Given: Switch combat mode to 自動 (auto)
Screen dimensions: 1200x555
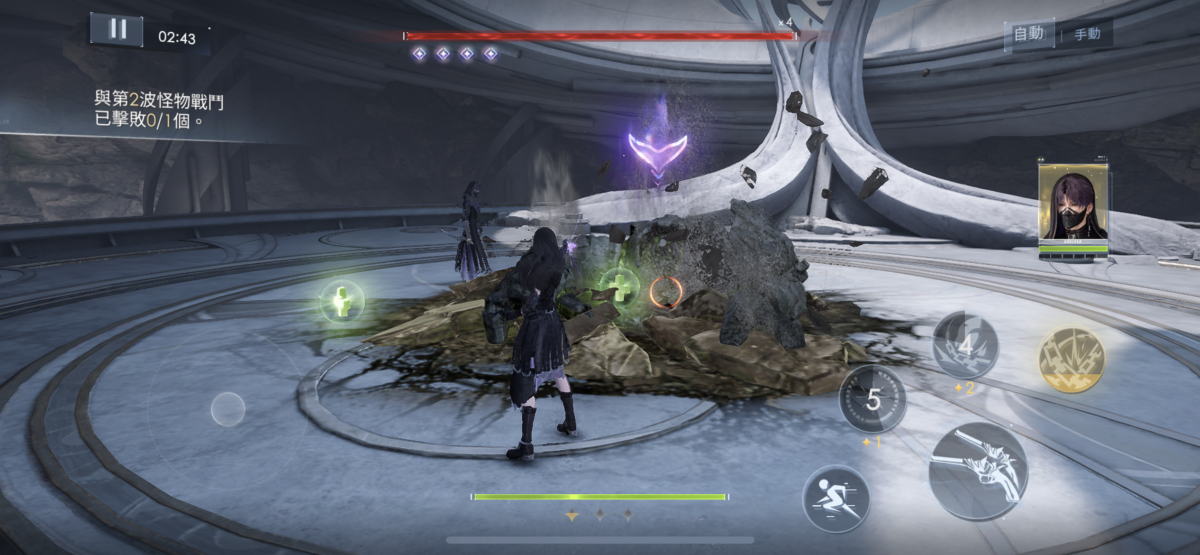Looking at the screenshot, I should (1029, 34).
